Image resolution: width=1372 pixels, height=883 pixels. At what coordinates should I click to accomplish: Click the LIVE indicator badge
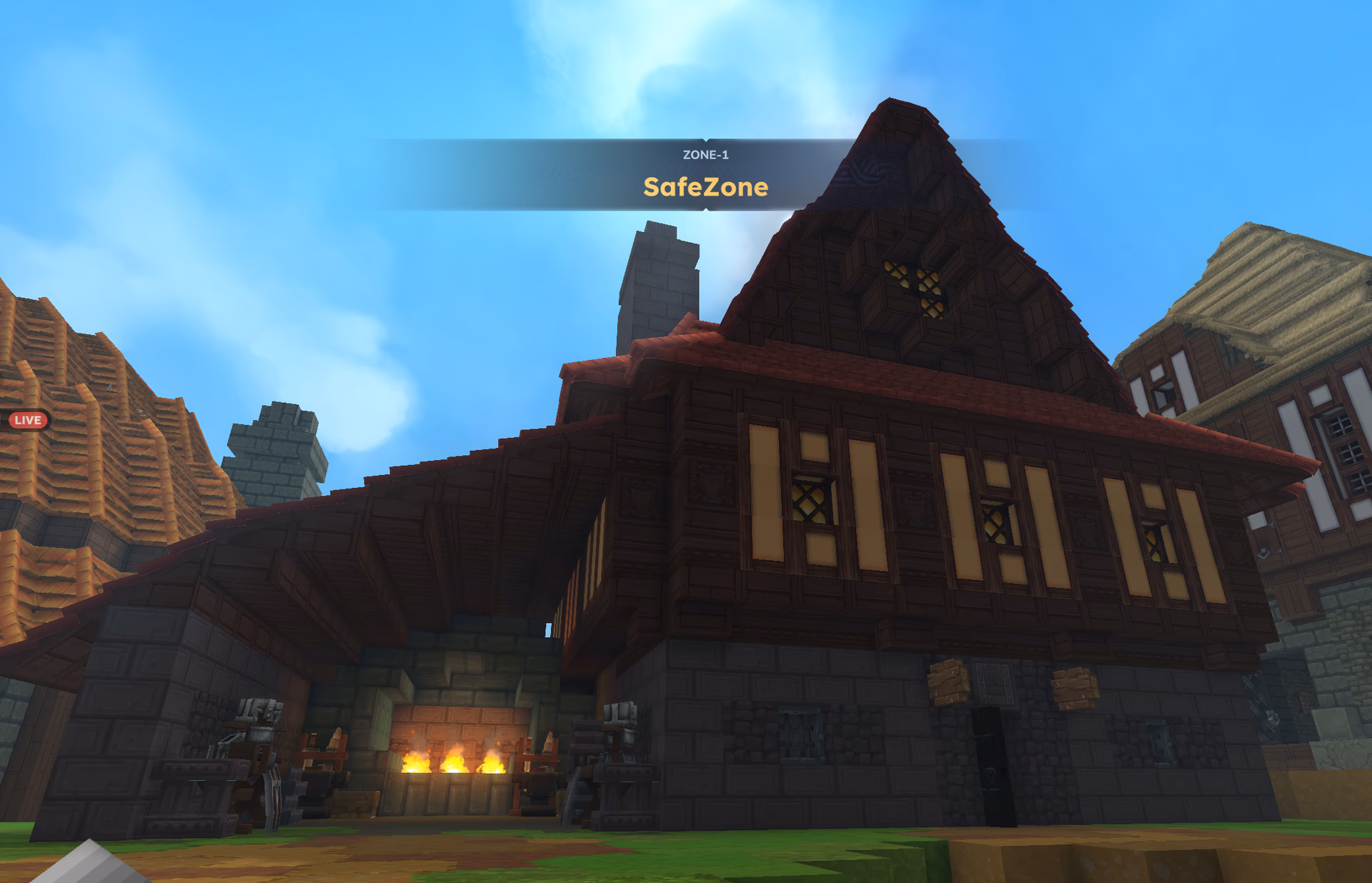(x=29, y=421)
